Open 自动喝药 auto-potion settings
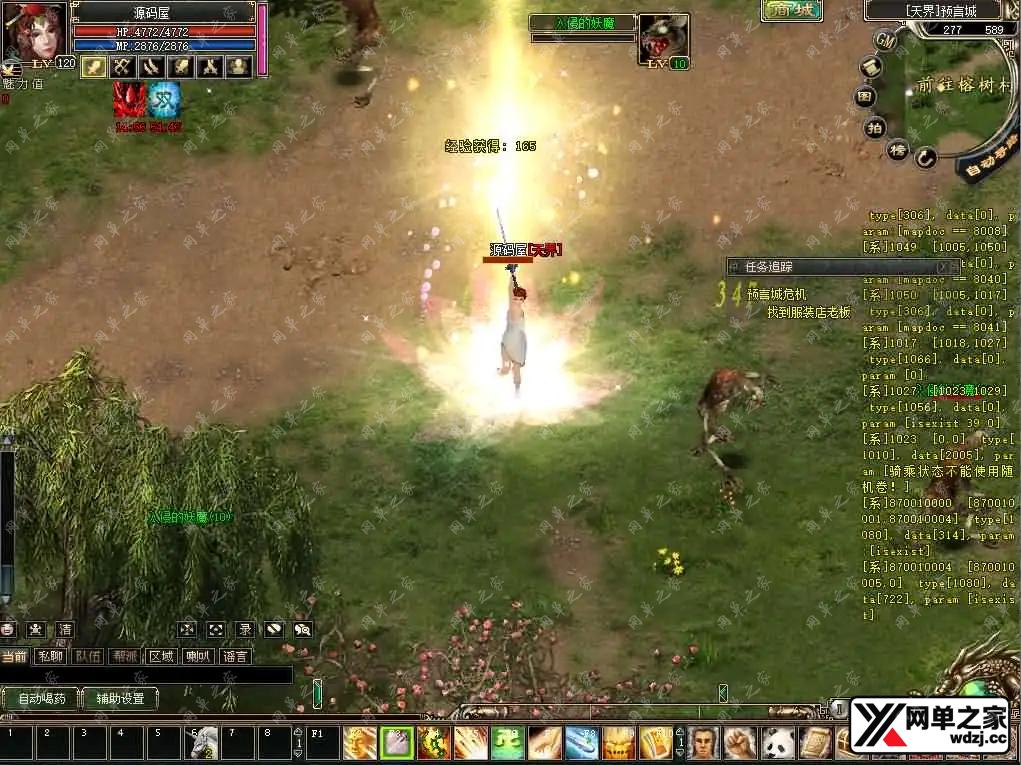This screenshot has width=1021, height=765. click(41, 699)
